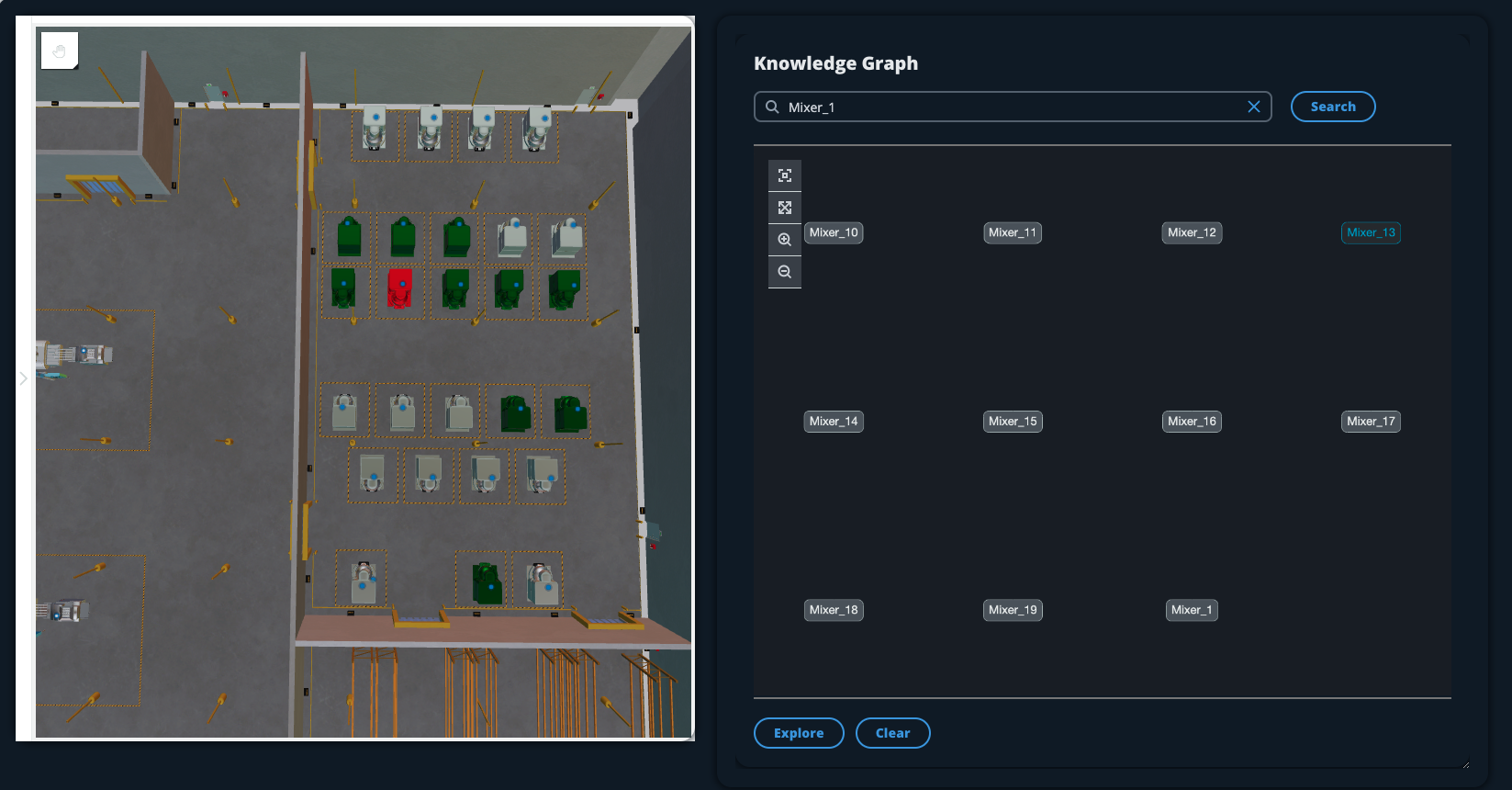Zoom out of the knowledge graph
This screenshot has height=790, width=1512.
coord(785,271)
